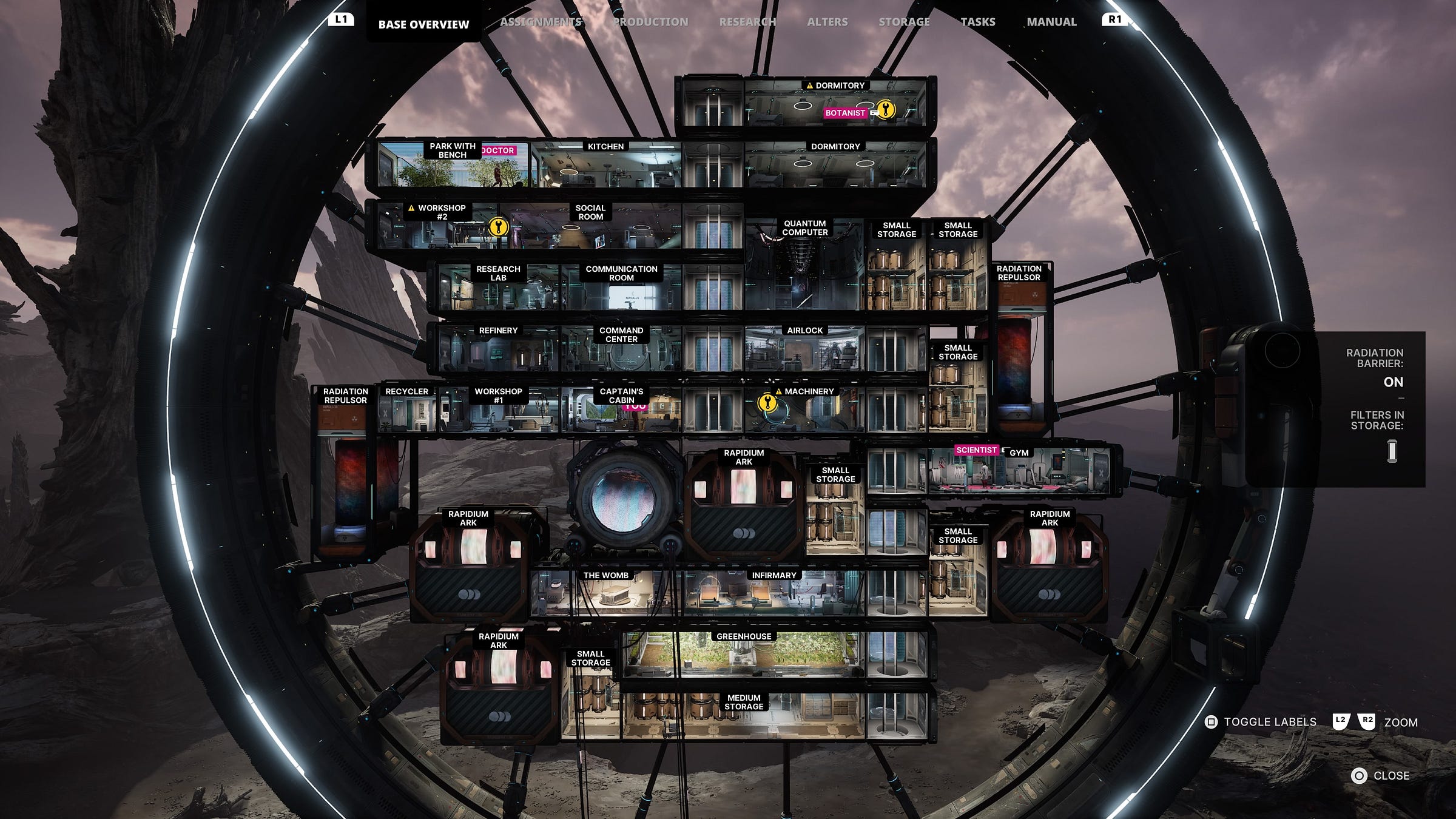Adjust zoom using the L2/R2 control
The width and height of the screenshot is (1456, 819).
coord(1353,722)
